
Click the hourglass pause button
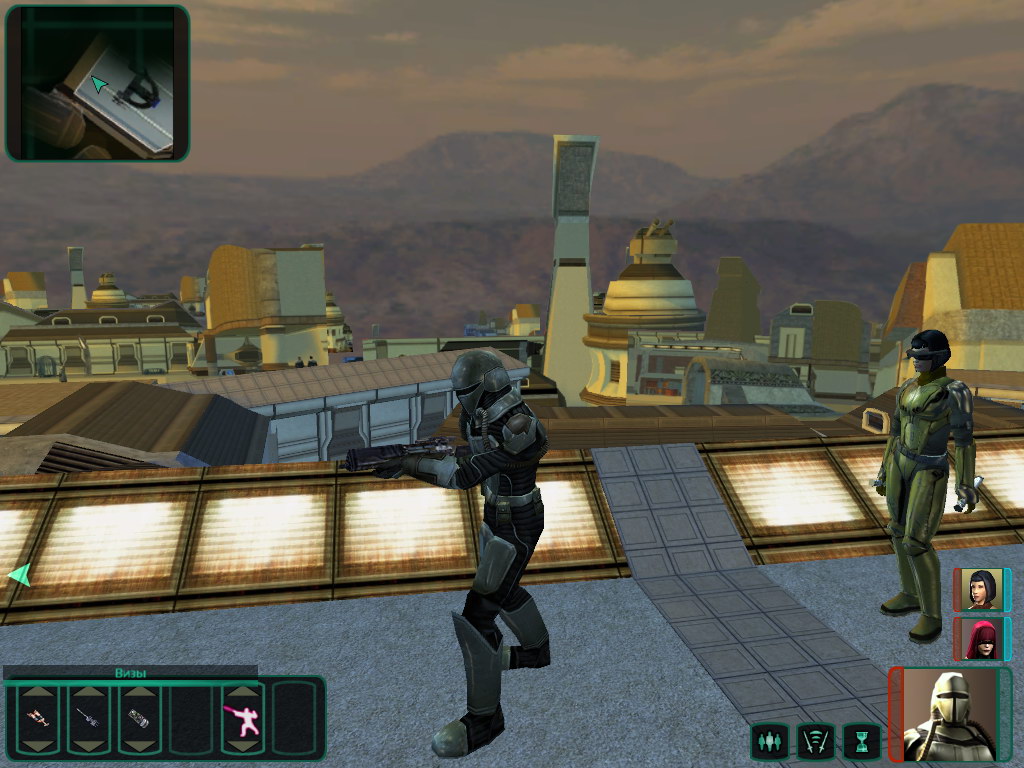tap(860, 742)
